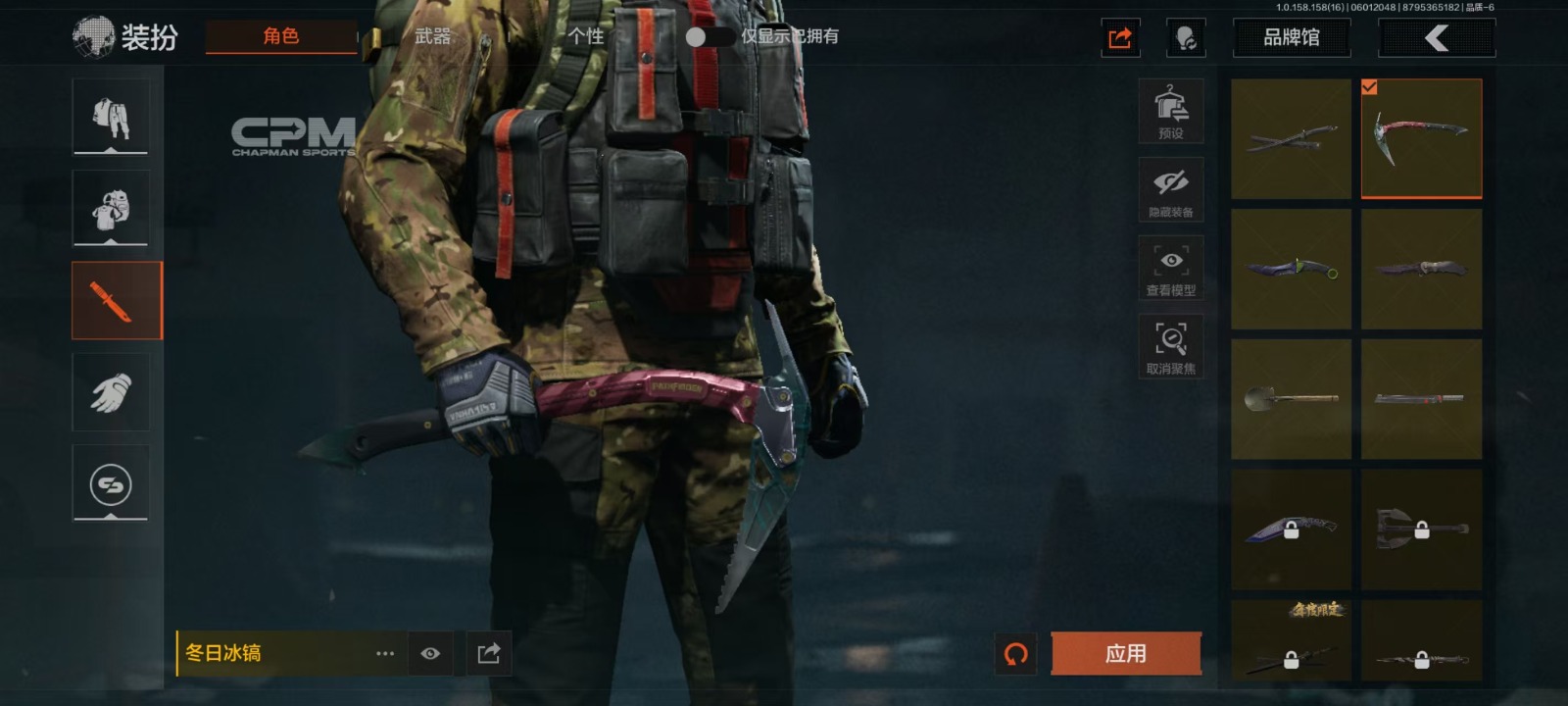This screenshot has width=1568, height=706.
Task: Select the 角色 tab
Action: [x=281, y=36]
